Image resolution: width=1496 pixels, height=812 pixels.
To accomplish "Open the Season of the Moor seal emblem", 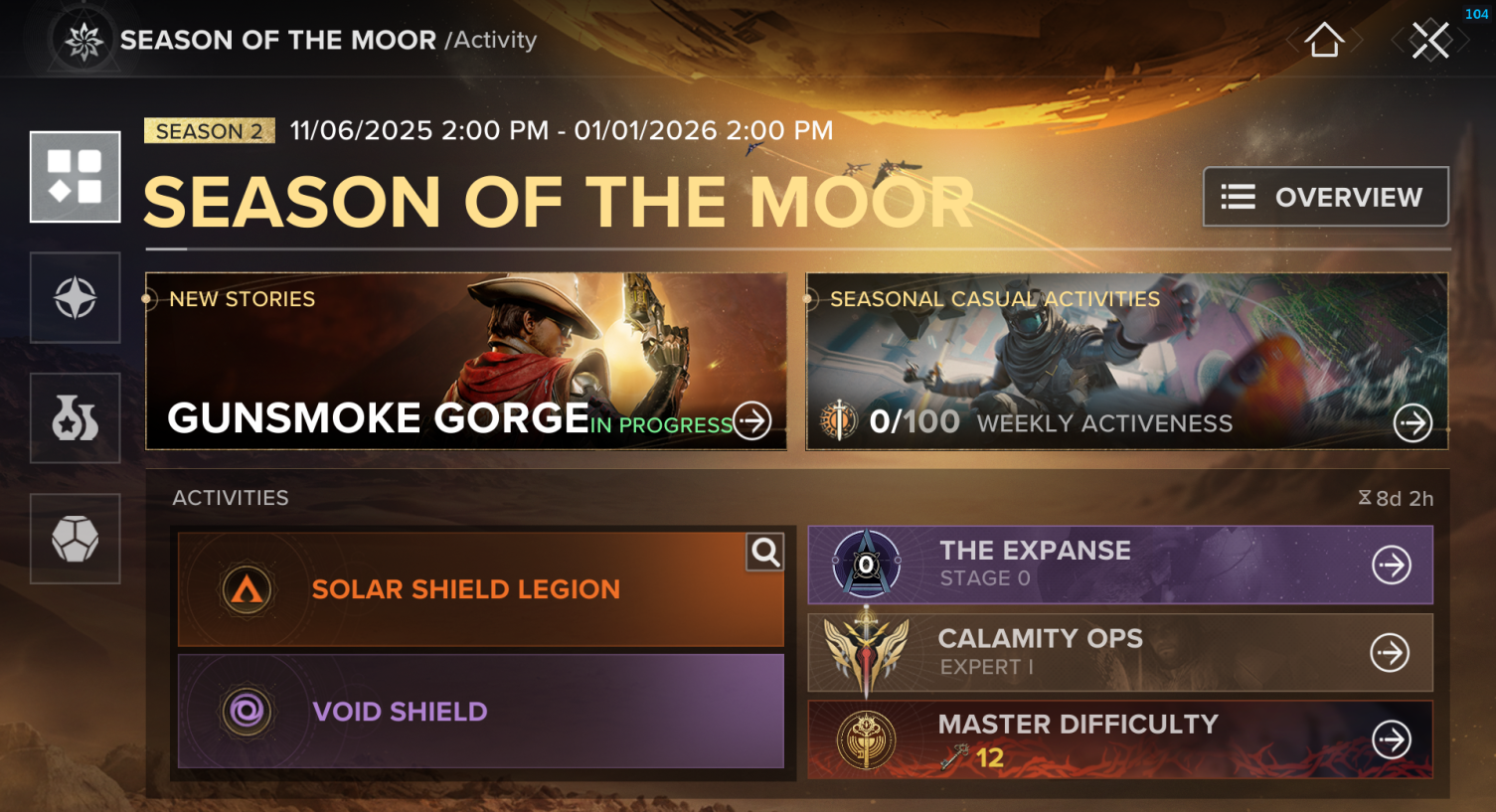I will (x=85, y=40).
